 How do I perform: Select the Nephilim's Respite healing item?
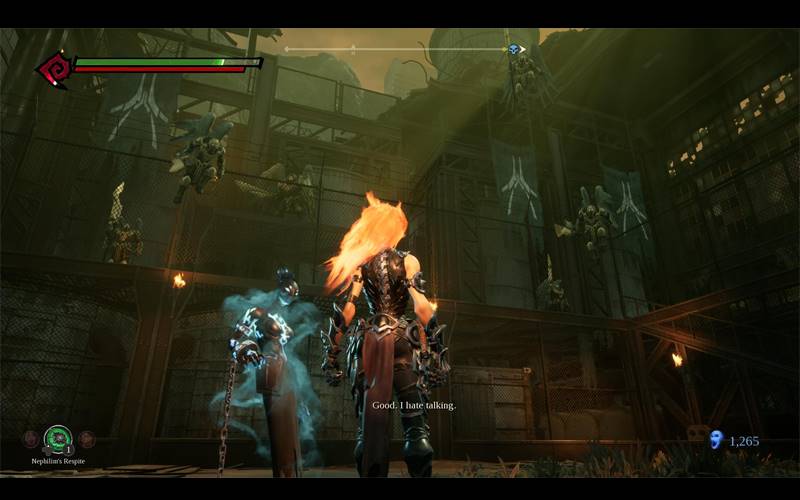(x=58, y=438)
